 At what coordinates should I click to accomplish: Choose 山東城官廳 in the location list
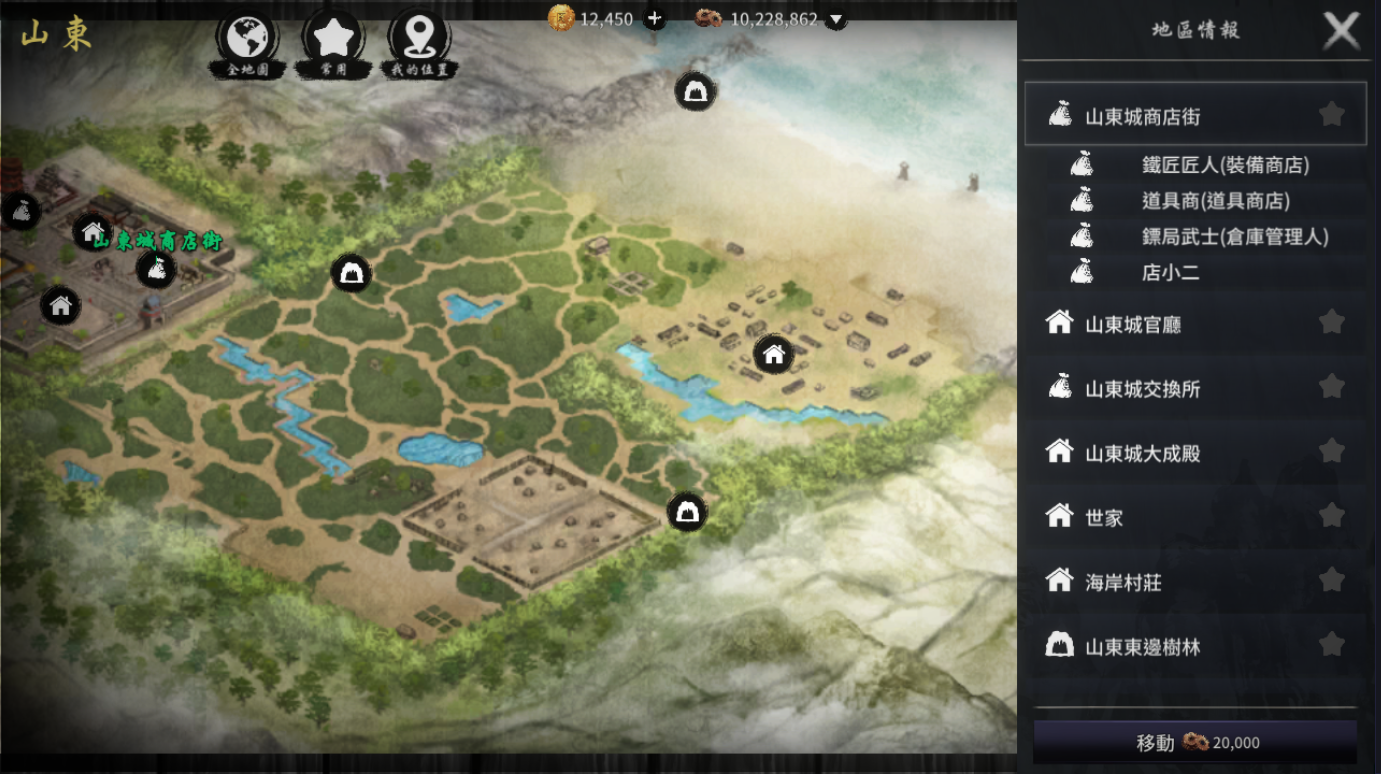(1133, 324)
